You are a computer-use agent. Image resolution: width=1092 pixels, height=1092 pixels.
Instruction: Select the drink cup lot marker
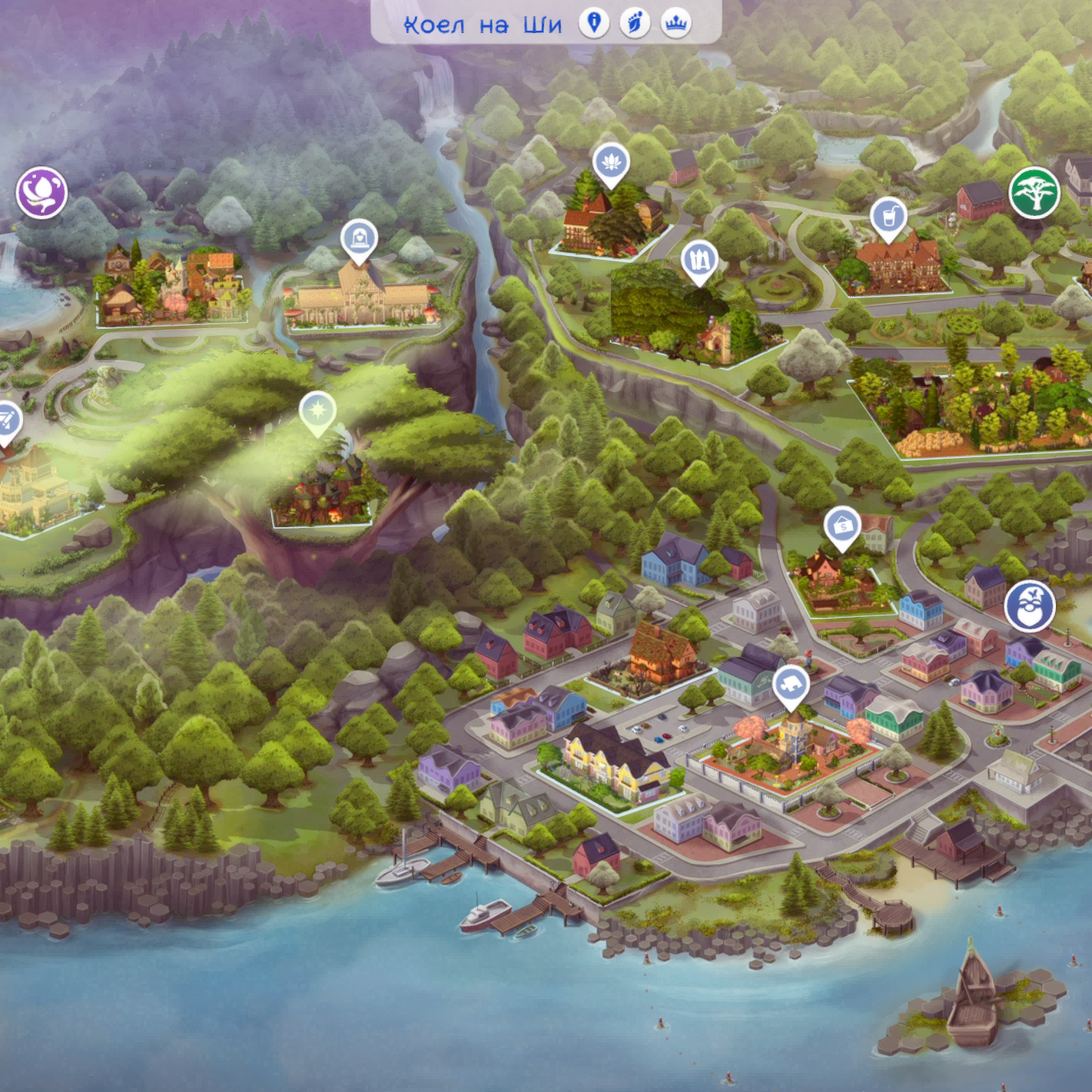(888, 217)
